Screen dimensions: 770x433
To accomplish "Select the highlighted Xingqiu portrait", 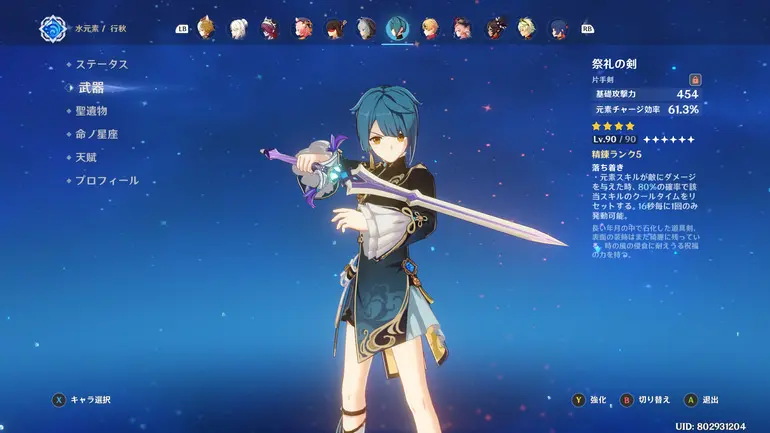I will [397, 28].
